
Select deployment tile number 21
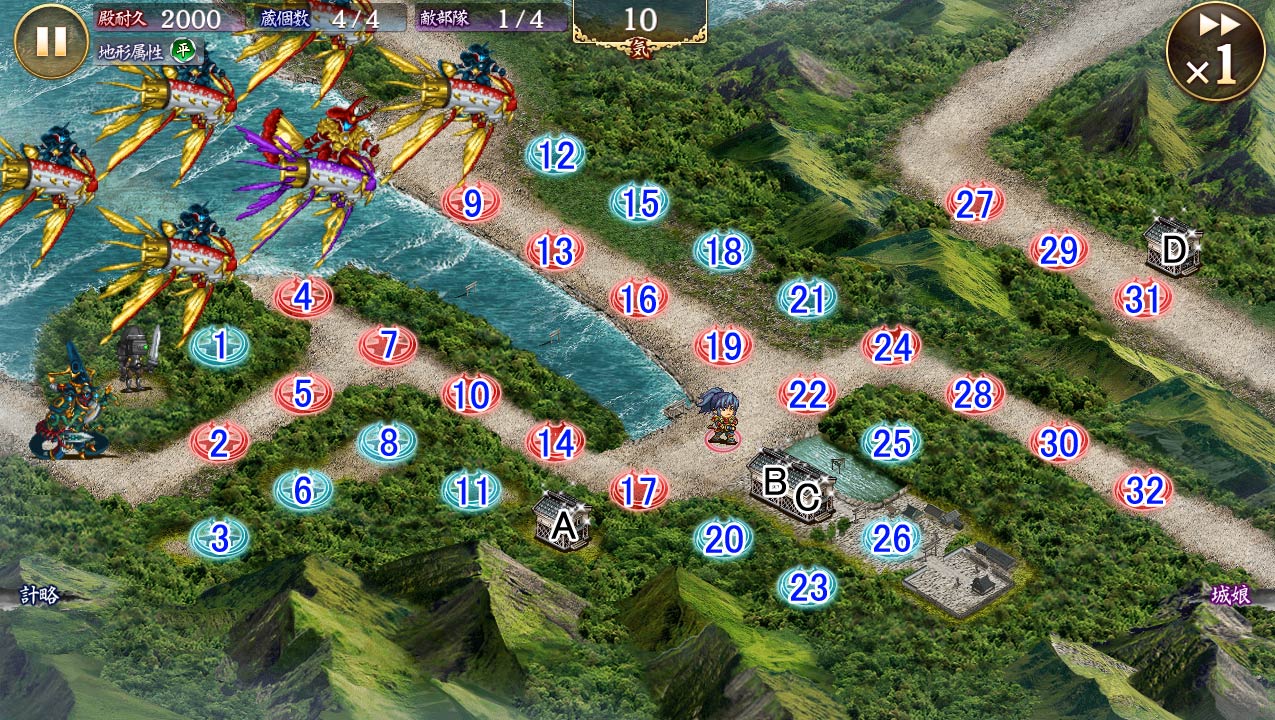tap(807, 299)
